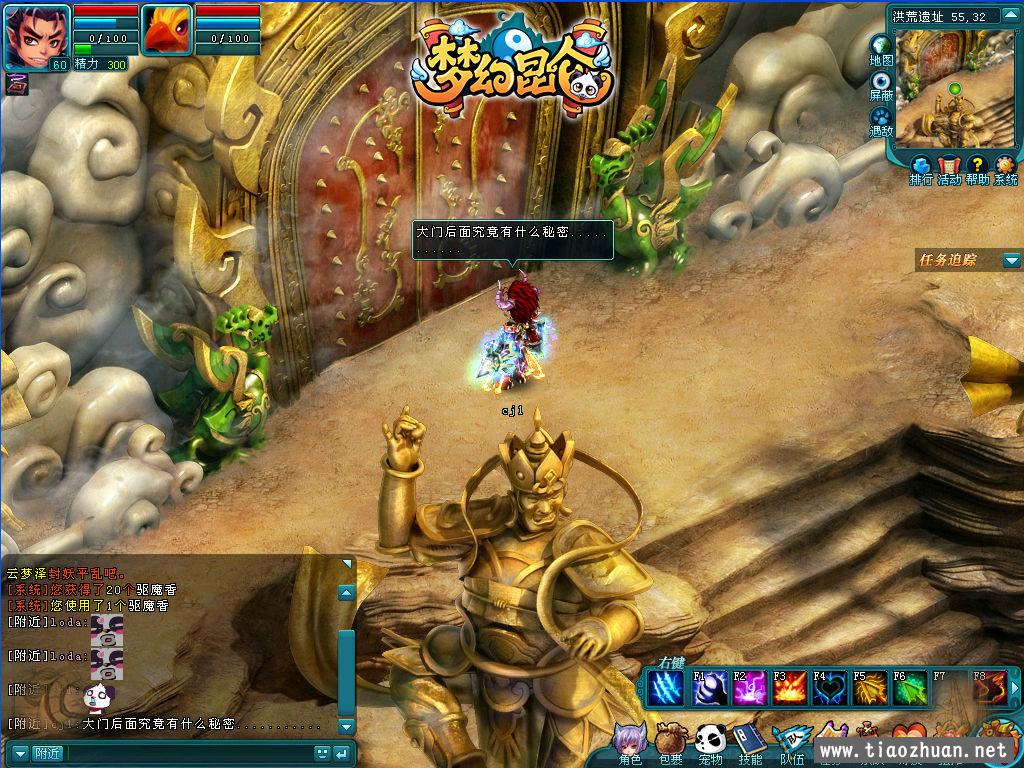Image resolution: width=1024 pixels, height=768 pixels.
Task: Activate the blue claw slash right-click skill
Action: pyautogui.click(x=666, y=688)
